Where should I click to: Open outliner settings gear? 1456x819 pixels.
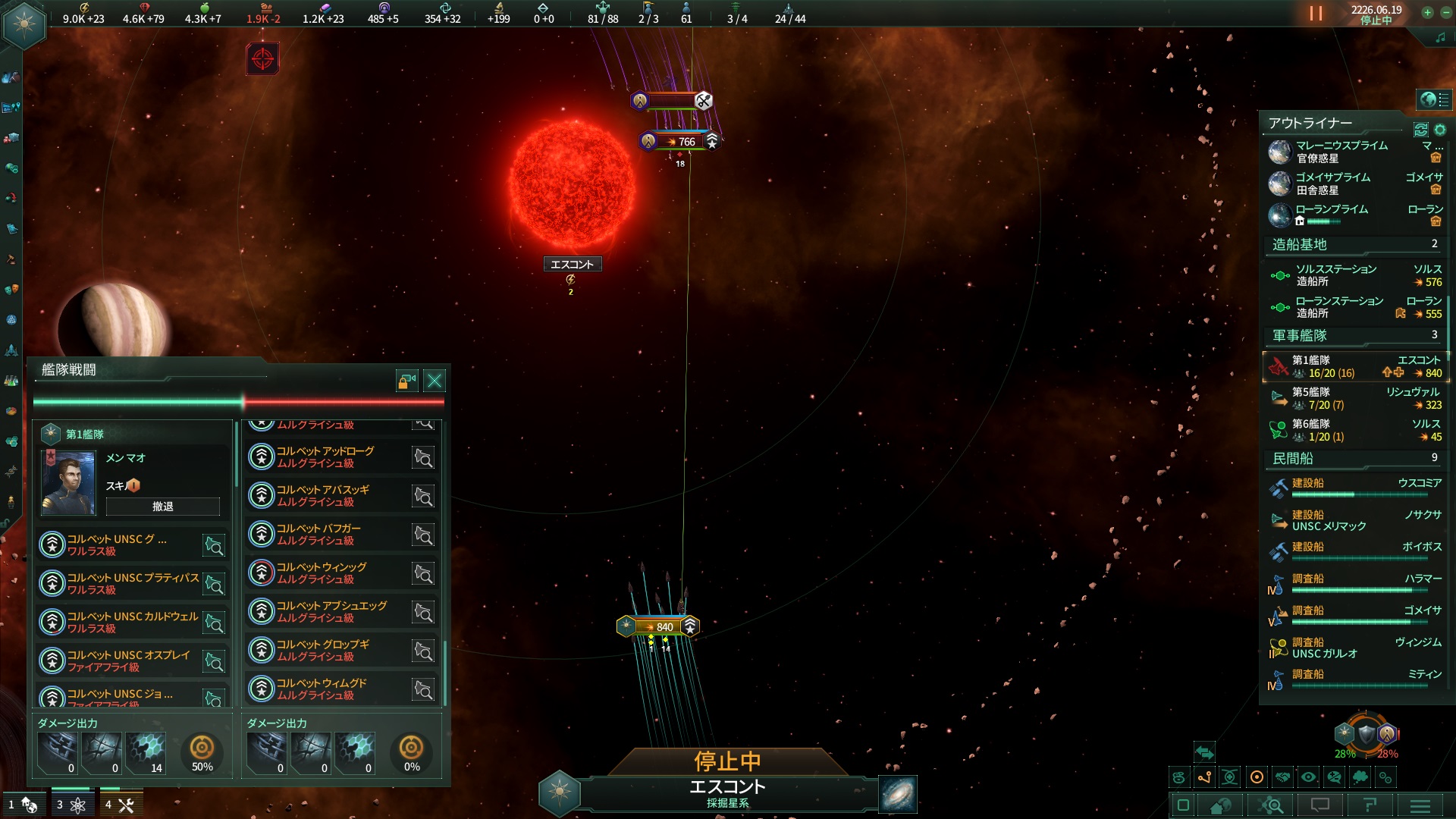click(1440, 130)
